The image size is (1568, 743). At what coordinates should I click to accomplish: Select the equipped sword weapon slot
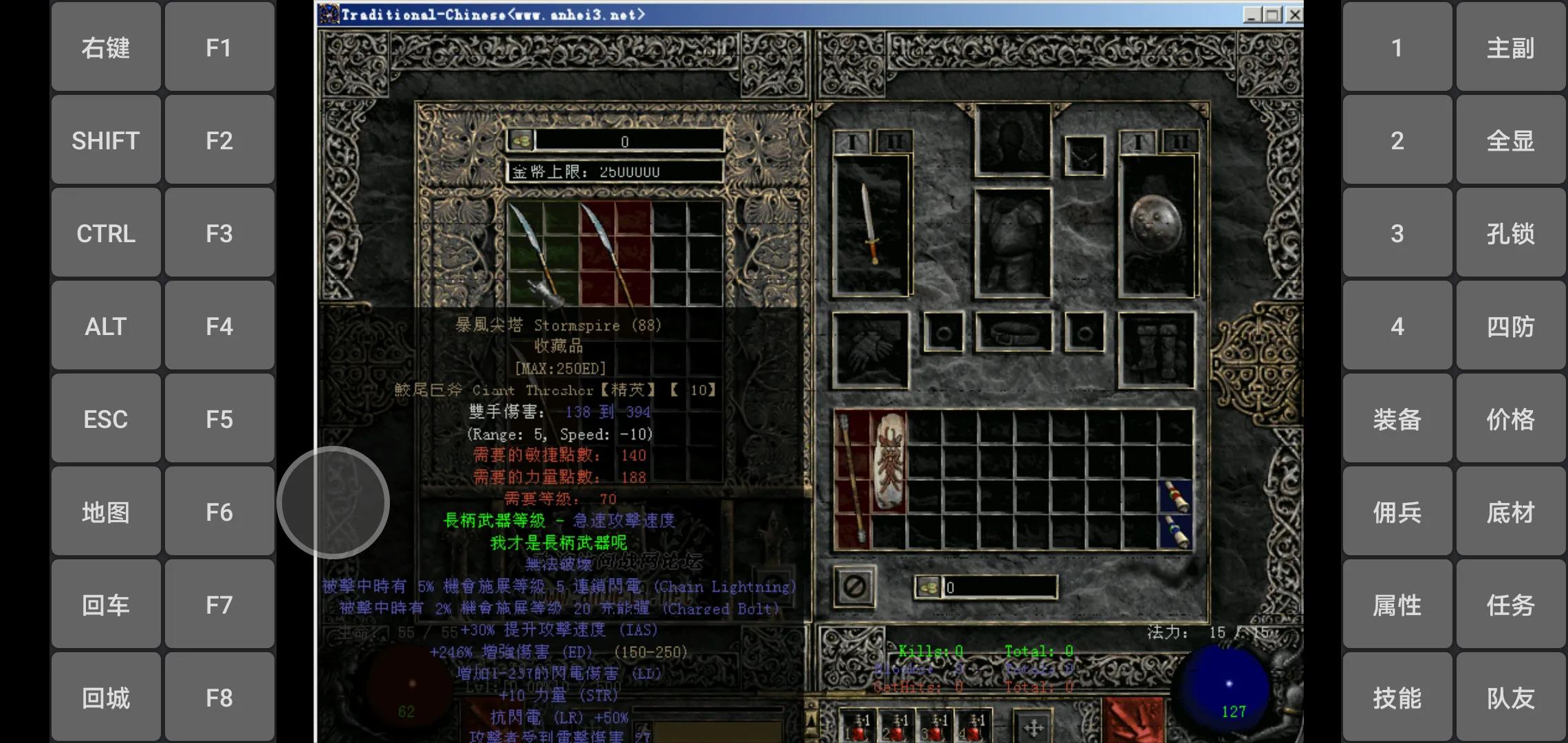pyautogui.click(x=871, y=225)
